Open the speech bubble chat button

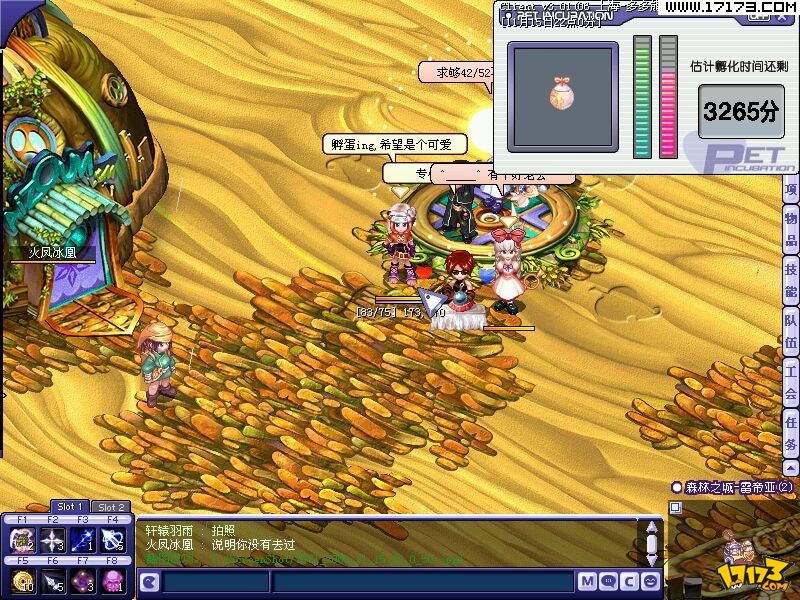point(609,581)
